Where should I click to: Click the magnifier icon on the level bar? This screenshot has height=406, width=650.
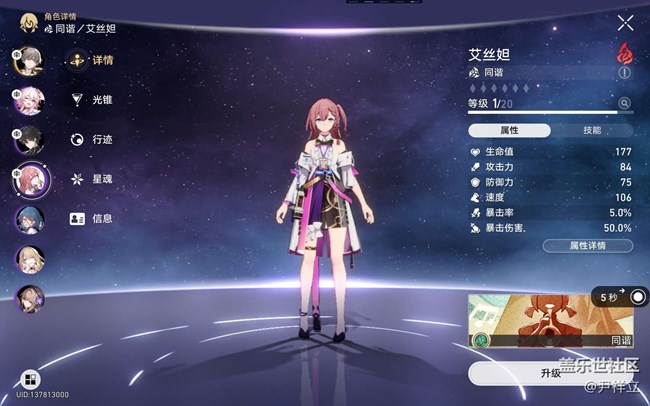coord(625,103)
